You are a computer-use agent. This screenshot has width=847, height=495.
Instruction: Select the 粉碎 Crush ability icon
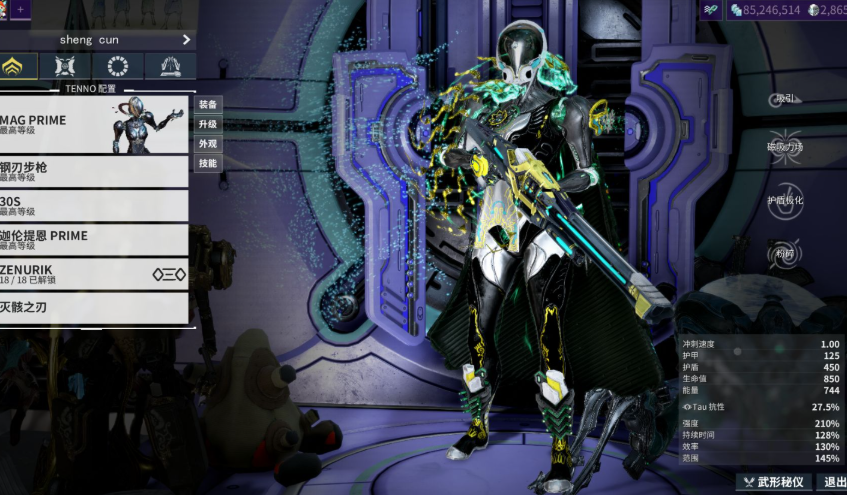(786, 253)
